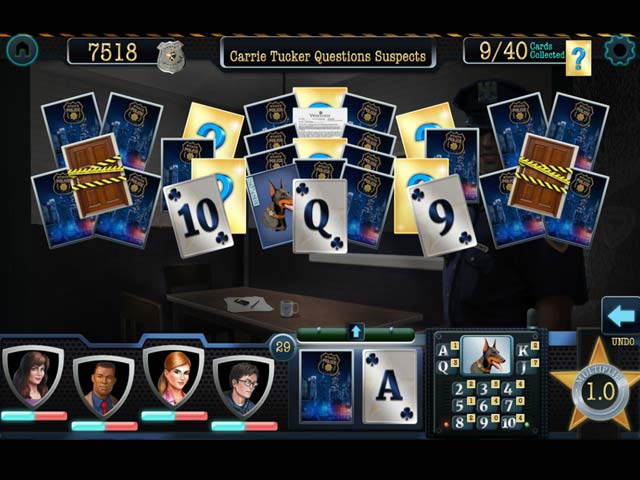
Task: Select the brown-haired woman suspect portrait
Action: pyautogui.click(x=33, y=377)
